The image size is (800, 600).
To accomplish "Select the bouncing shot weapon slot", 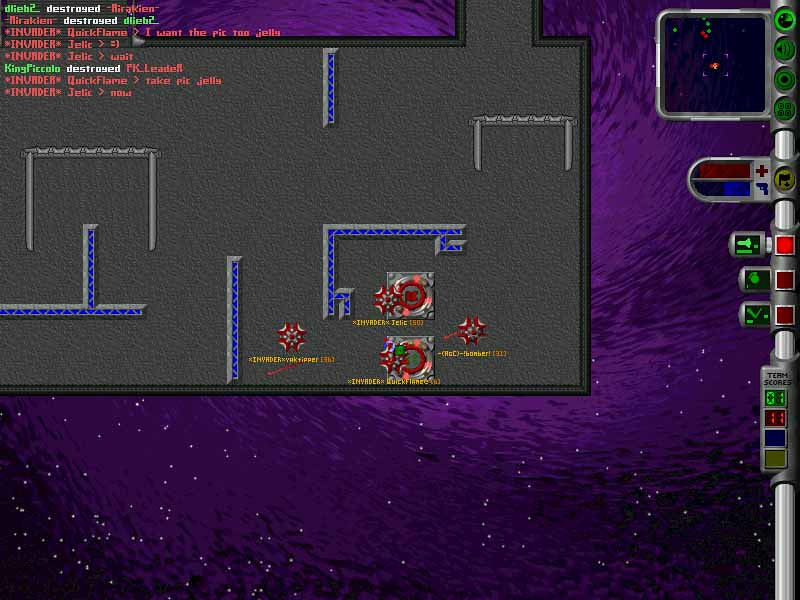I will 754,315.
